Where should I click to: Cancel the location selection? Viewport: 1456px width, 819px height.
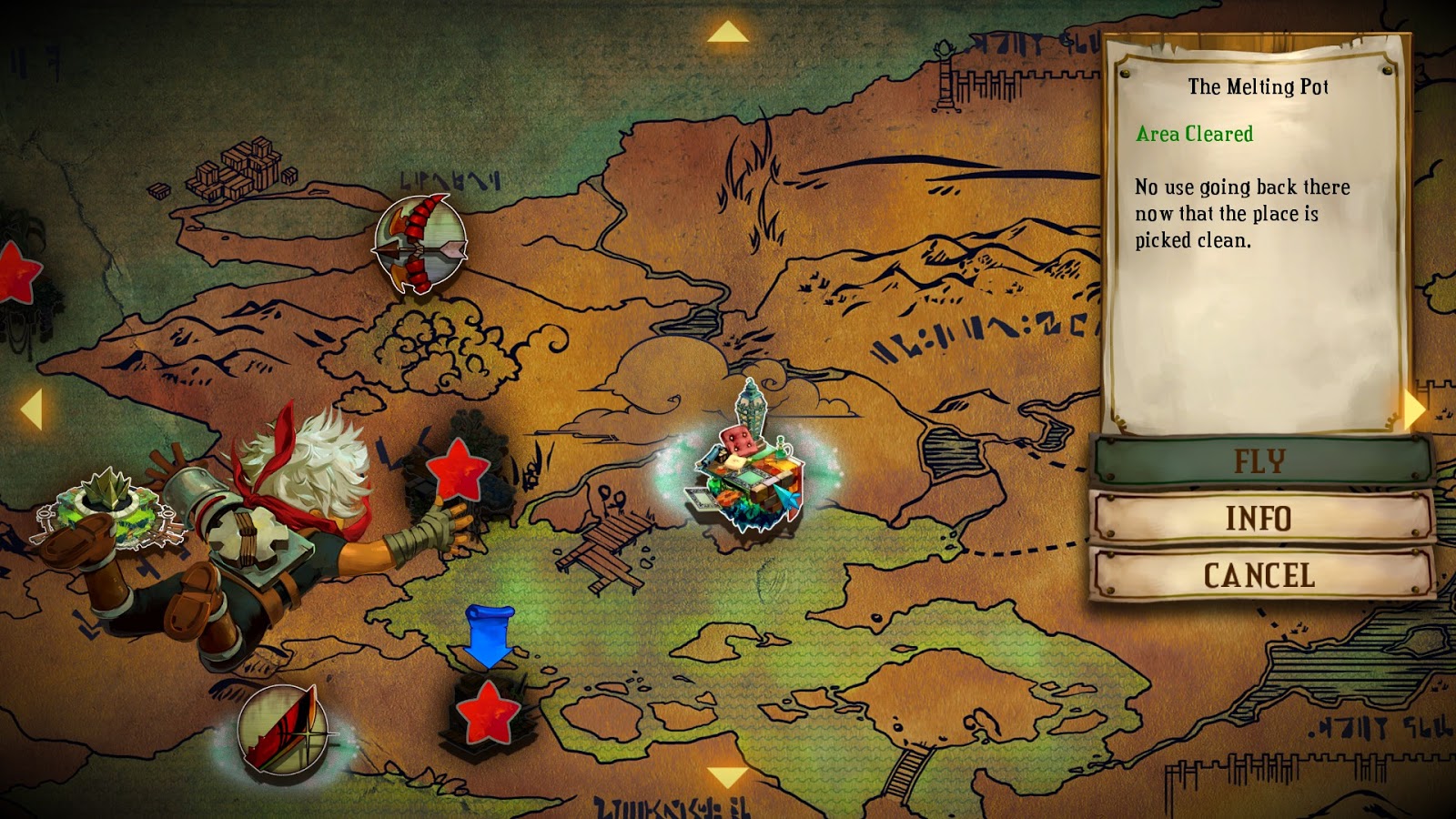click(x=1259, y=575)
